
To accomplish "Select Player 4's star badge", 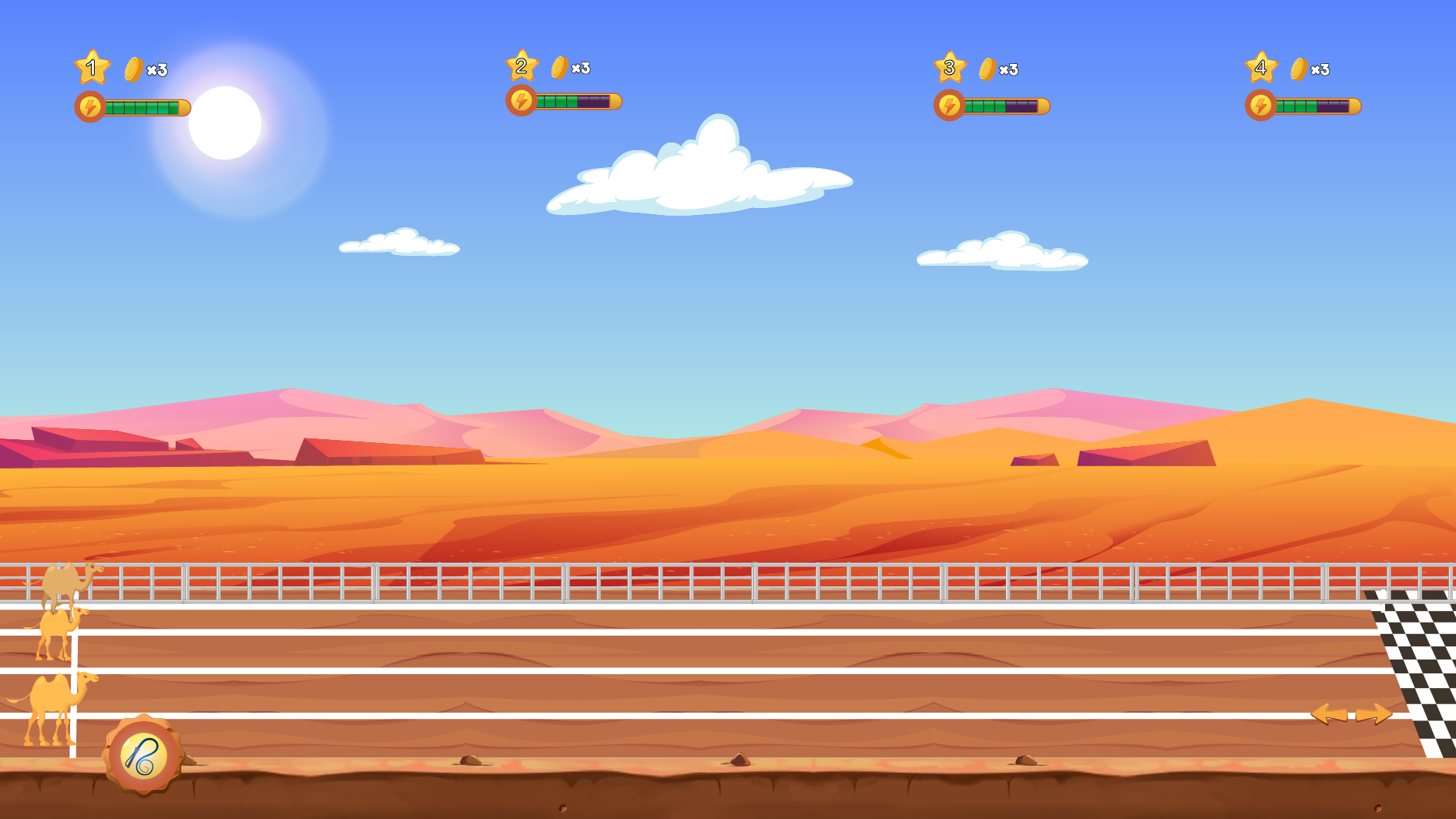I will tap(1261, 69).
